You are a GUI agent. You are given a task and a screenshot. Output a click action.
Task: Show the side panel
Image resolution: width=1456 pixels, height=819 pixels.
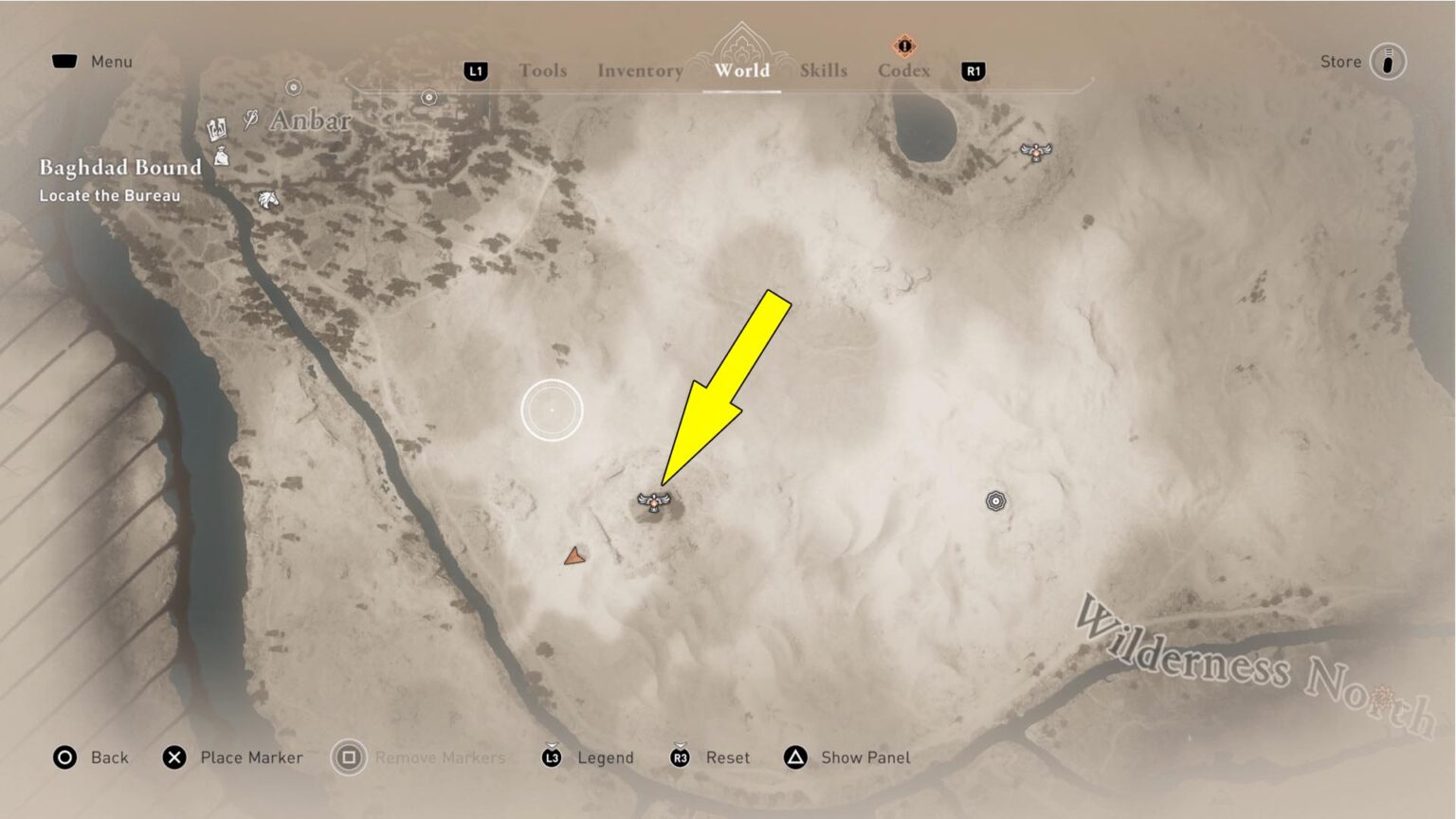click(846, 757)
